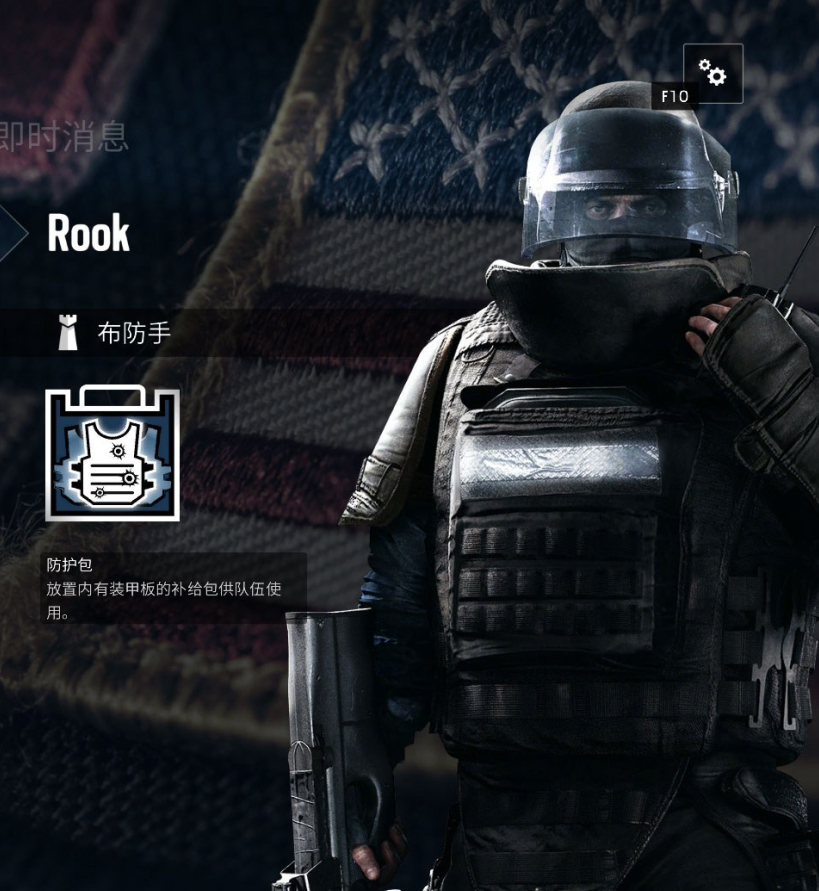
Task: Open the settings gear button
Action: (713, 73)
